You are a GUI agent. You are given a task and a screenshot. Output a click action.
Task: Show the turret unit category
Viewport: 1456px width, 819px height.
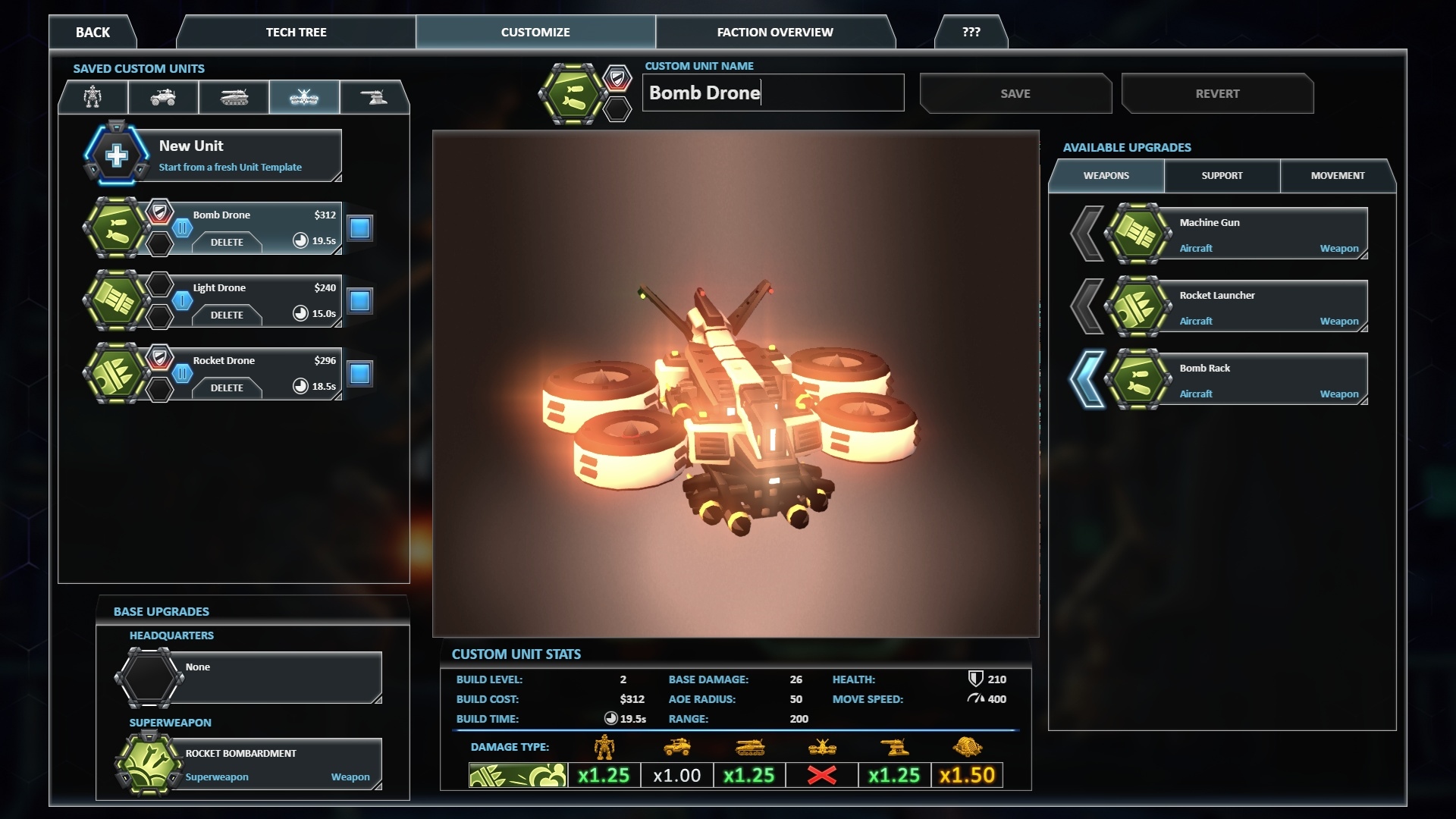click(x=374, y=97)
